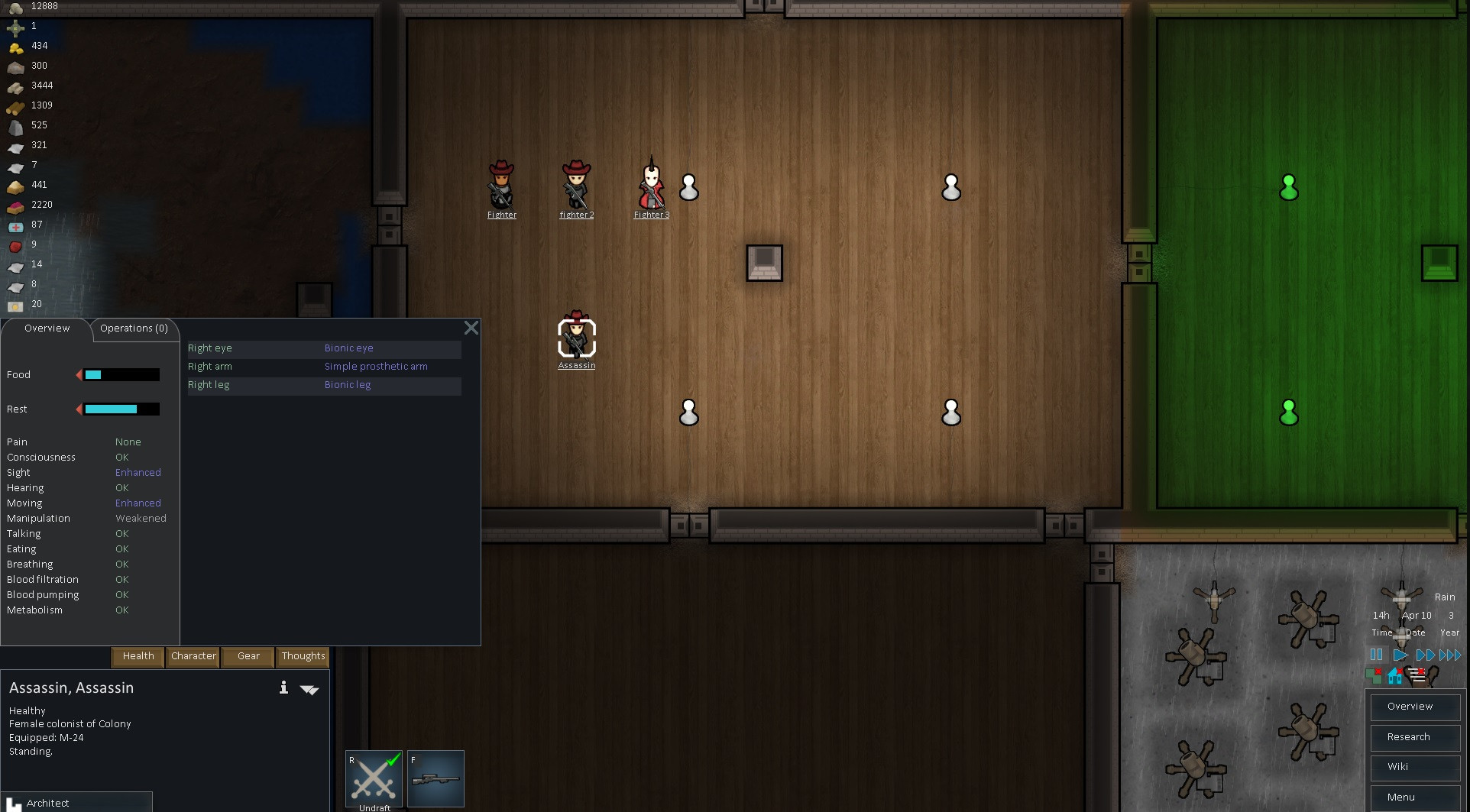Open the Health inspector tab

click(138, 656)
